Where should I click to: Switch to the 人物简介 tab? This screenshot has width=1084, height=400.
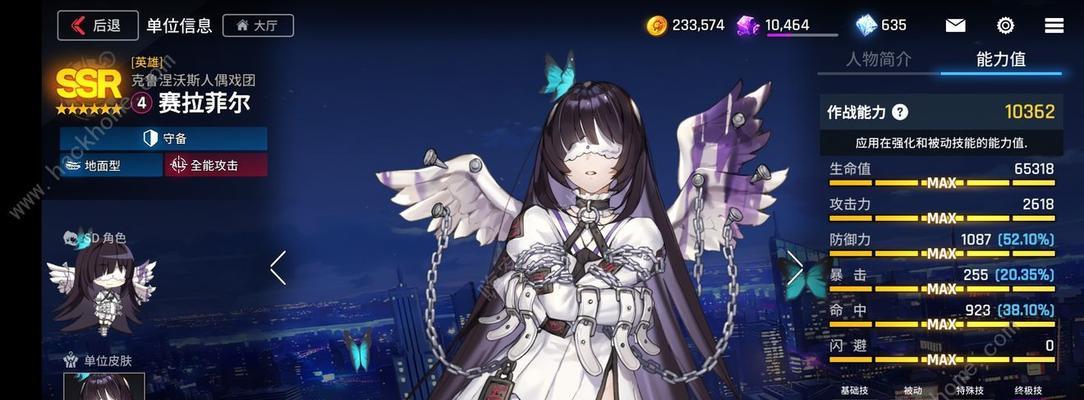(x=878, y=59)
